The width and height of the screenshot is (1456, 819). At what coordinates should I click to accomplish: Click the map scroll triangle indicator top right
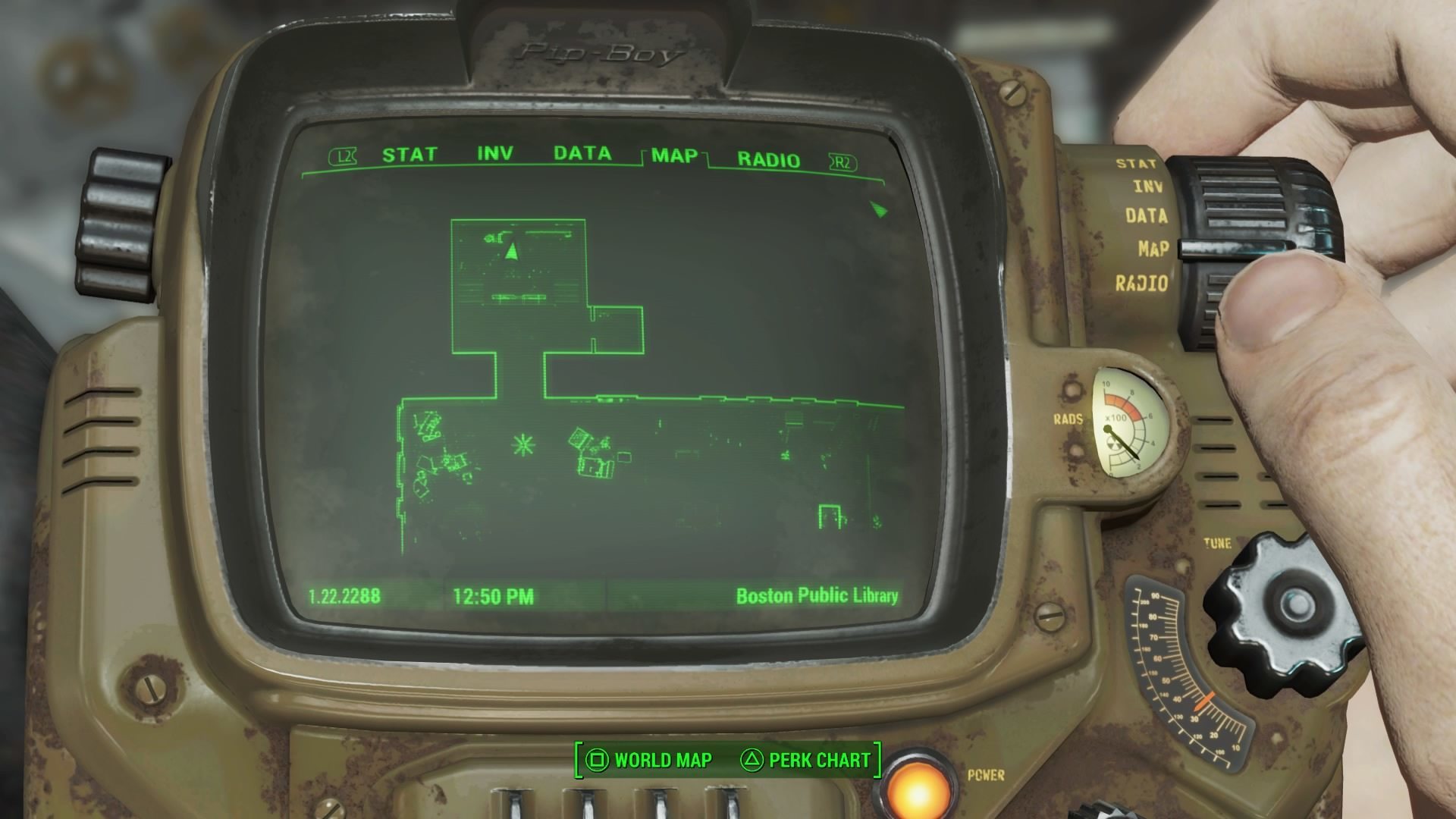(x=879, y=210)
